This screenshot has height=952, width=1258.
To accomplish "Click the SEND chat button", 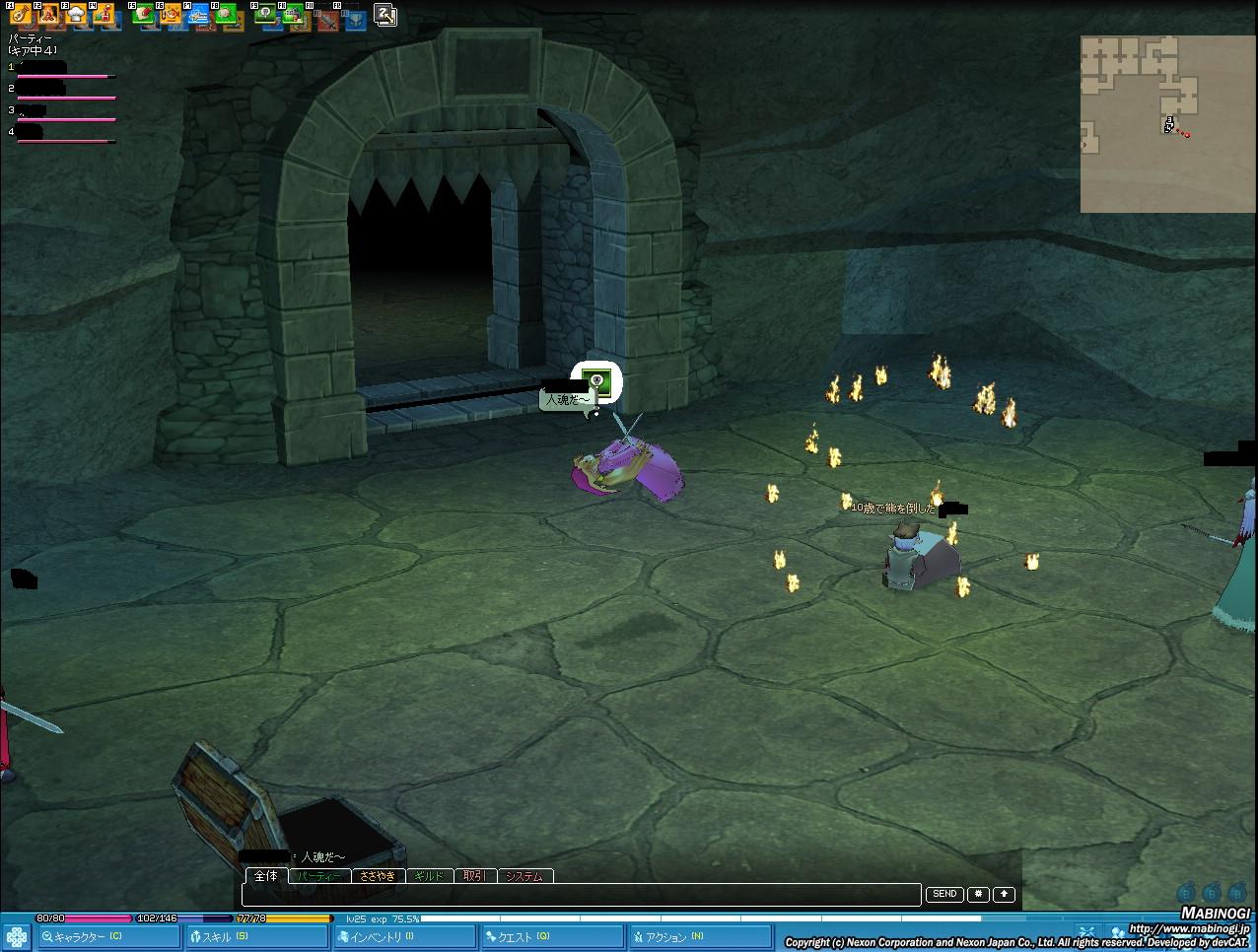I will click(x=944, y=894).
